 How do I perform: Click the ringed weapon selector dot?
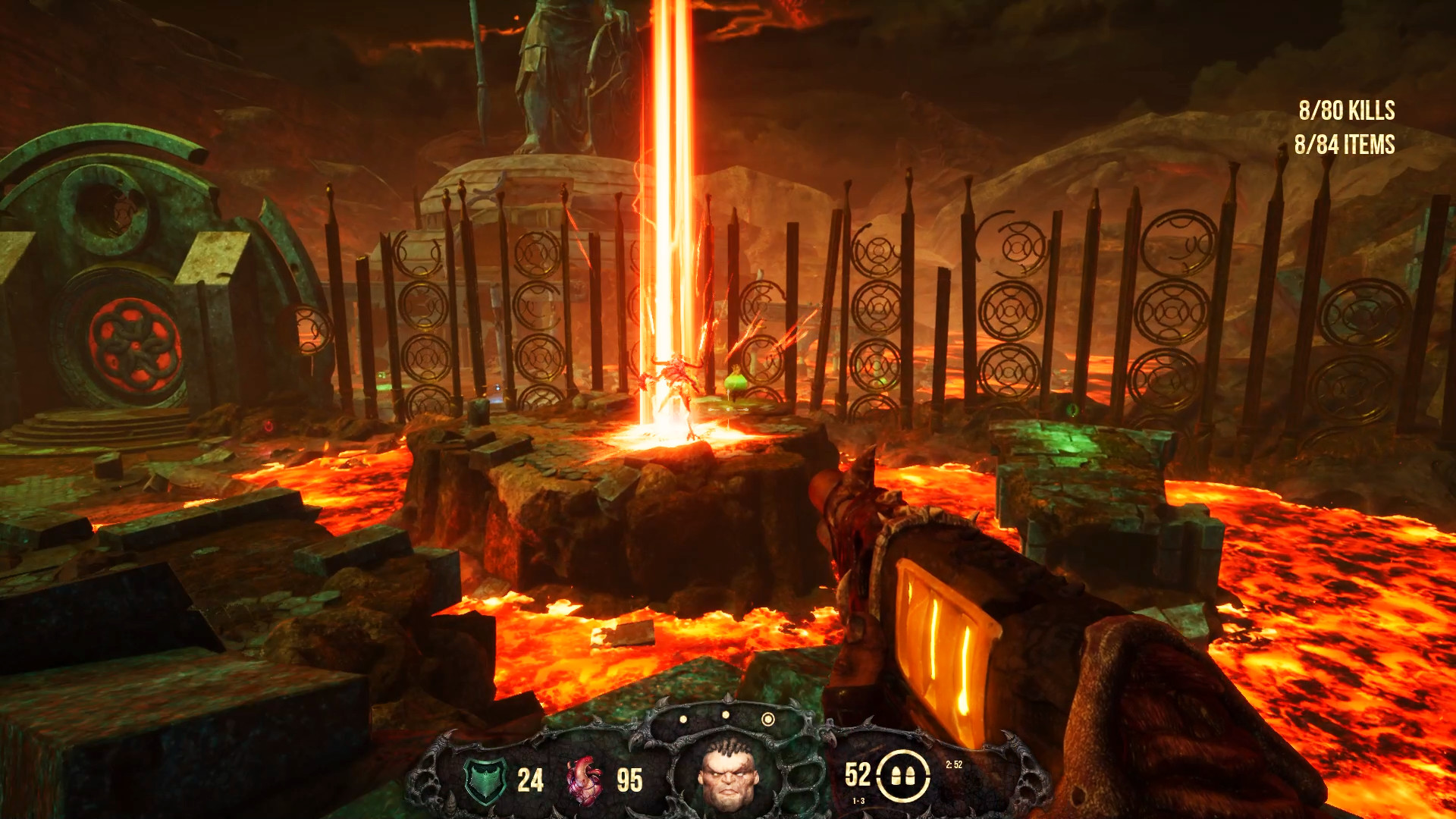[x=768, y=719]
